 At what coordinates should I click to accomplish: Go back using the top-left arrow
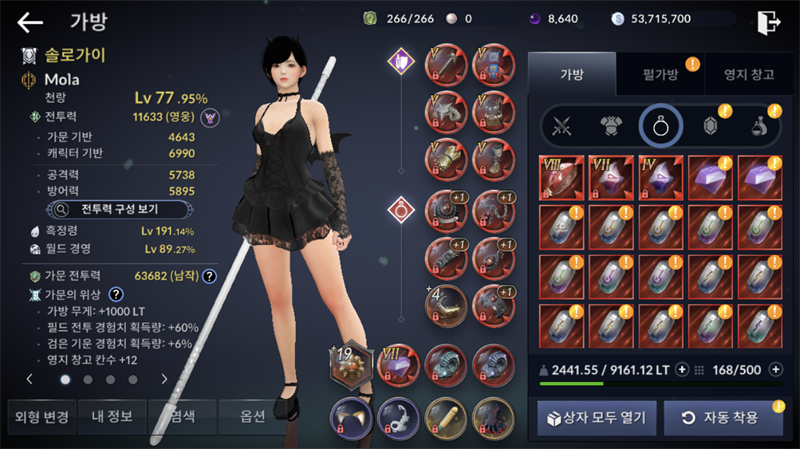pyautogui.click(x=30, y=21)
